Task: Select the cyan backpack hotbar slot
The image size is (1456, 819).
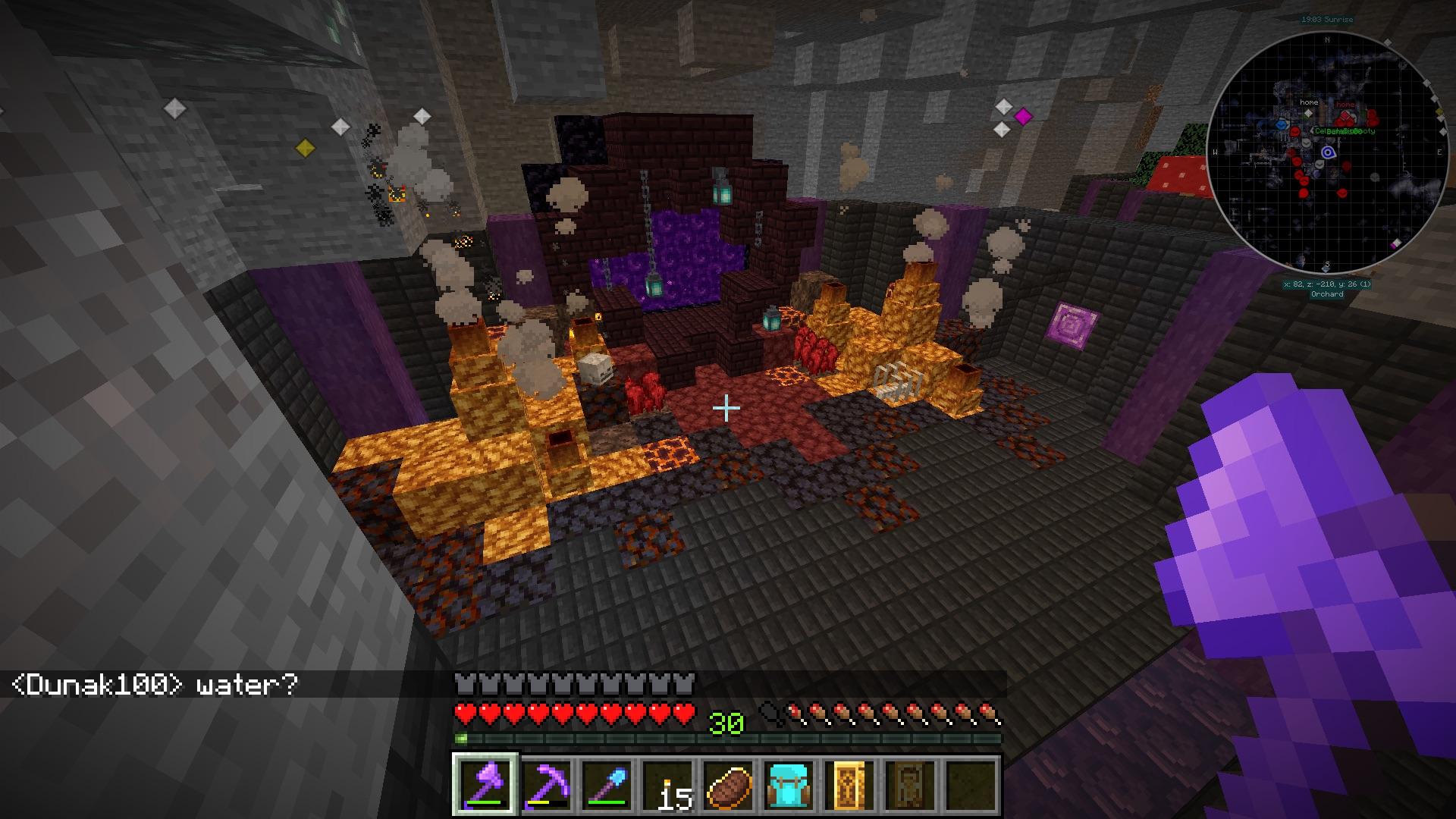Action: click(x=789, y=785)
